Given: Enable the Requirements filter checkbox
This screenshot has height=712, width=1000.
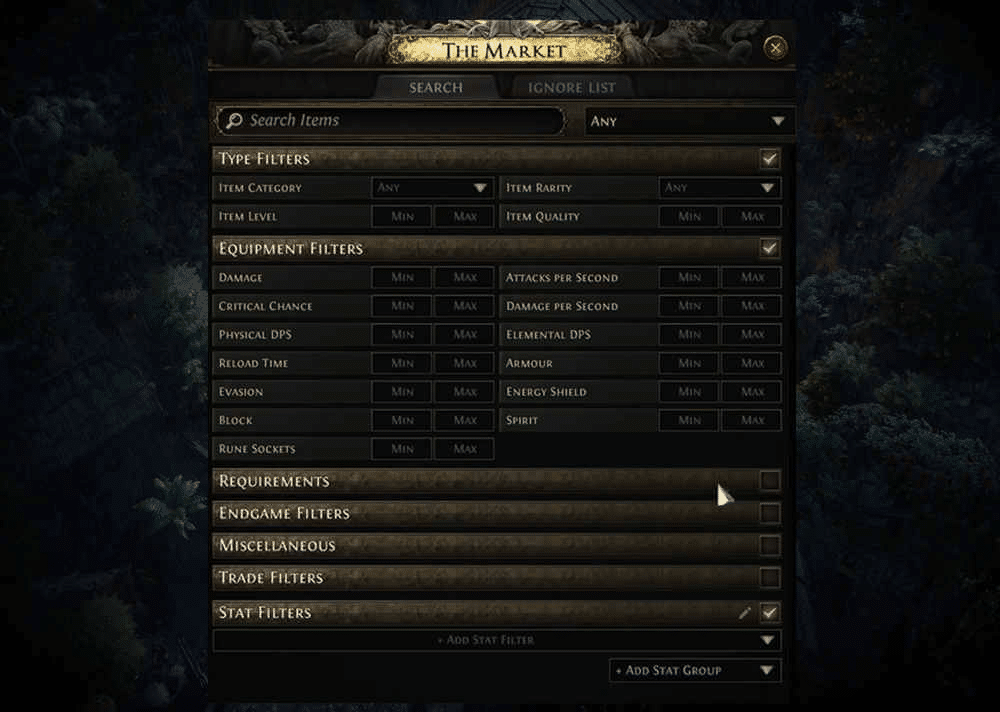Looking at the screenshot, I should pyautogui.click(x=769, y=481).
